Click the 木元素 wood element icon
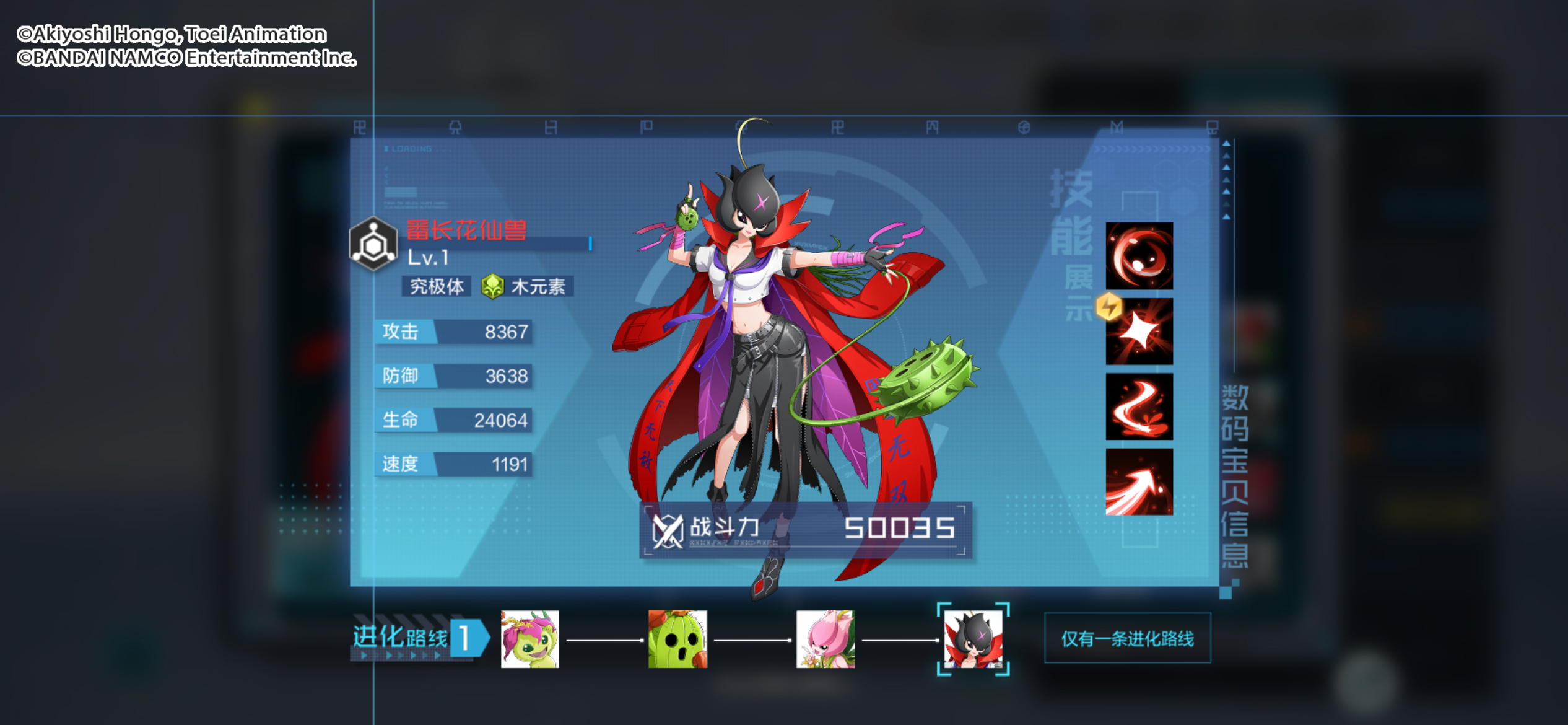The image size is (1568, 725). point(491,287)
